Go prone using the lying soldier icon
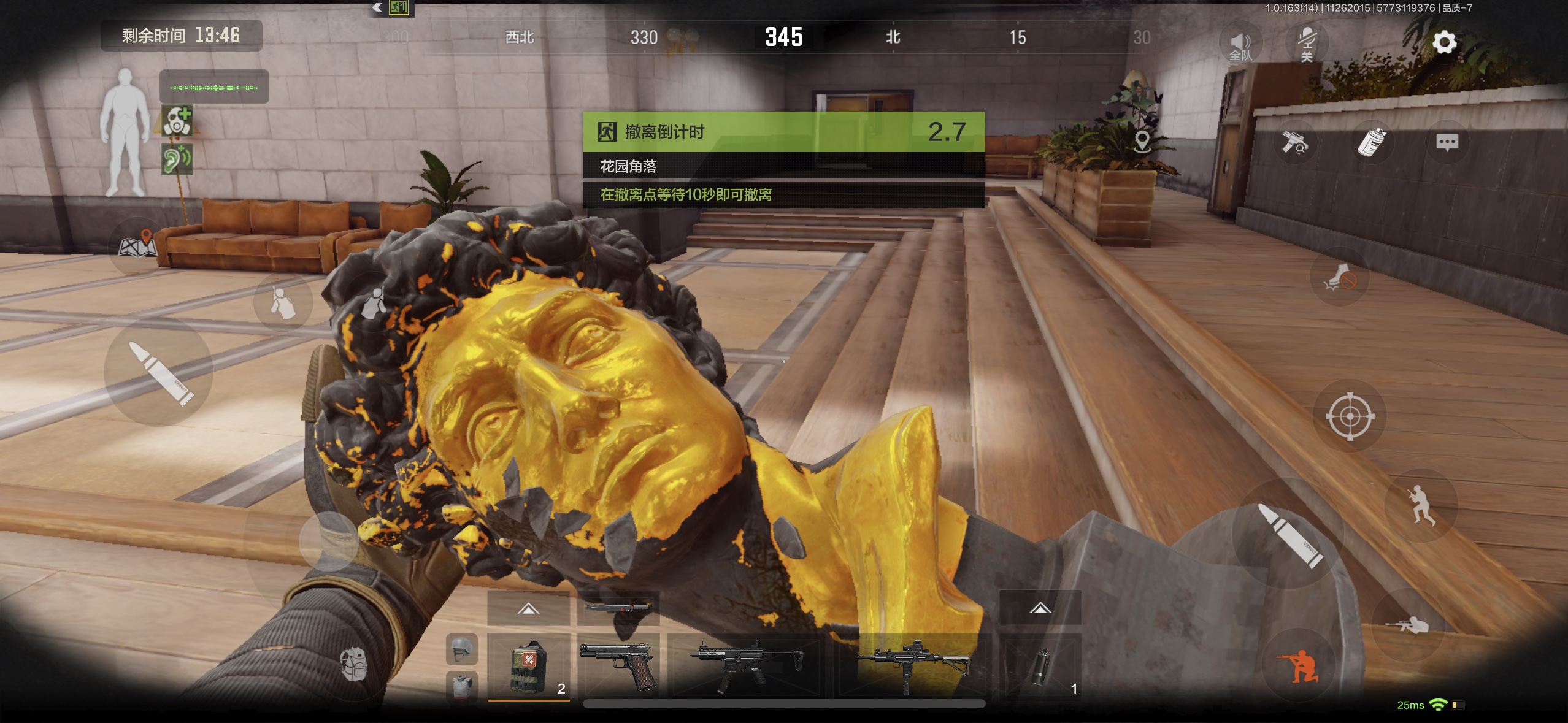The width and height of the screenshot is (1568, 723). pyautogui.click(x=1407, y=625)
